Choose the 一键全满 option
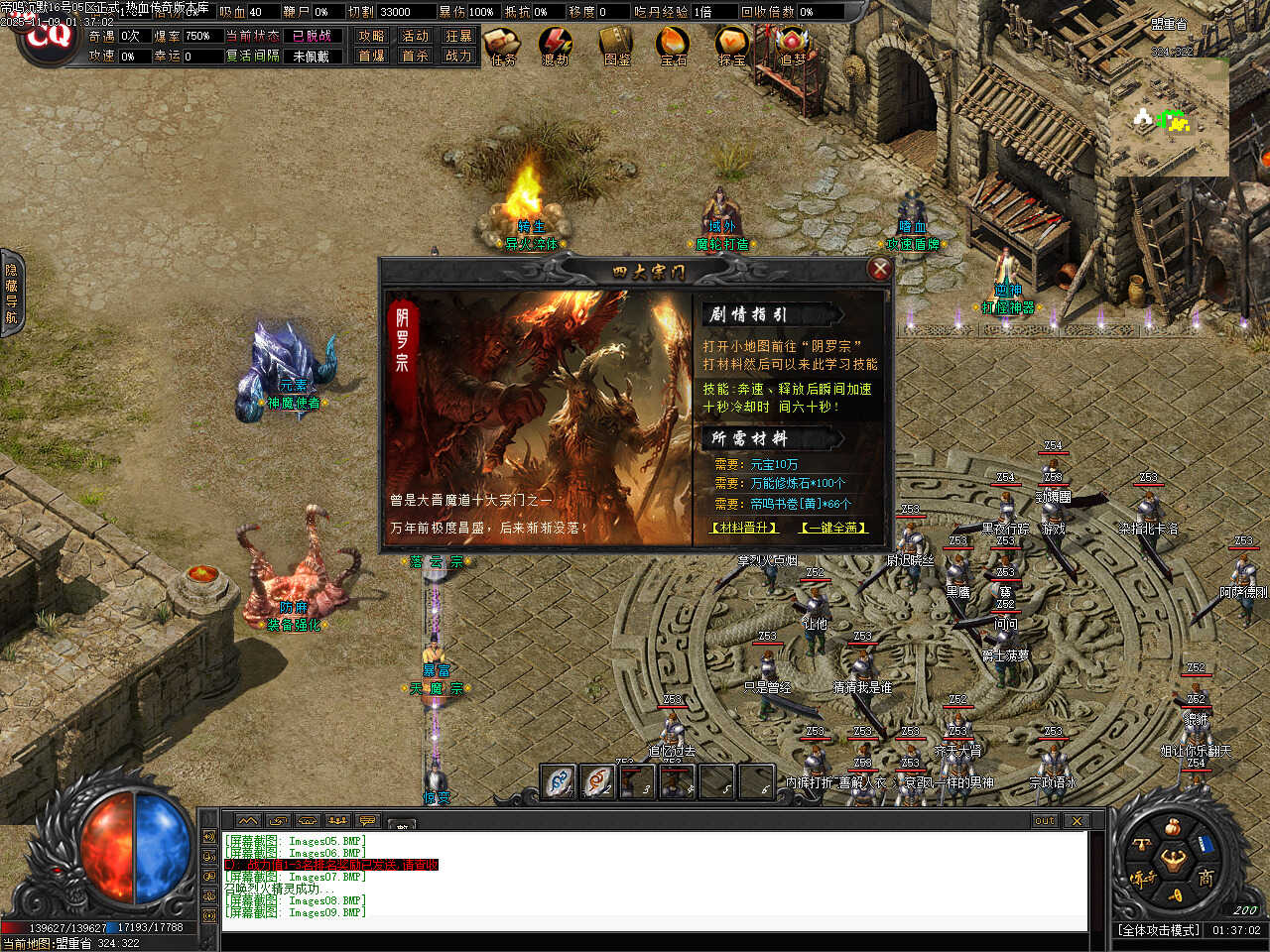The height and width of the screenshot is (952, 1270). click(x=833, y=528)
